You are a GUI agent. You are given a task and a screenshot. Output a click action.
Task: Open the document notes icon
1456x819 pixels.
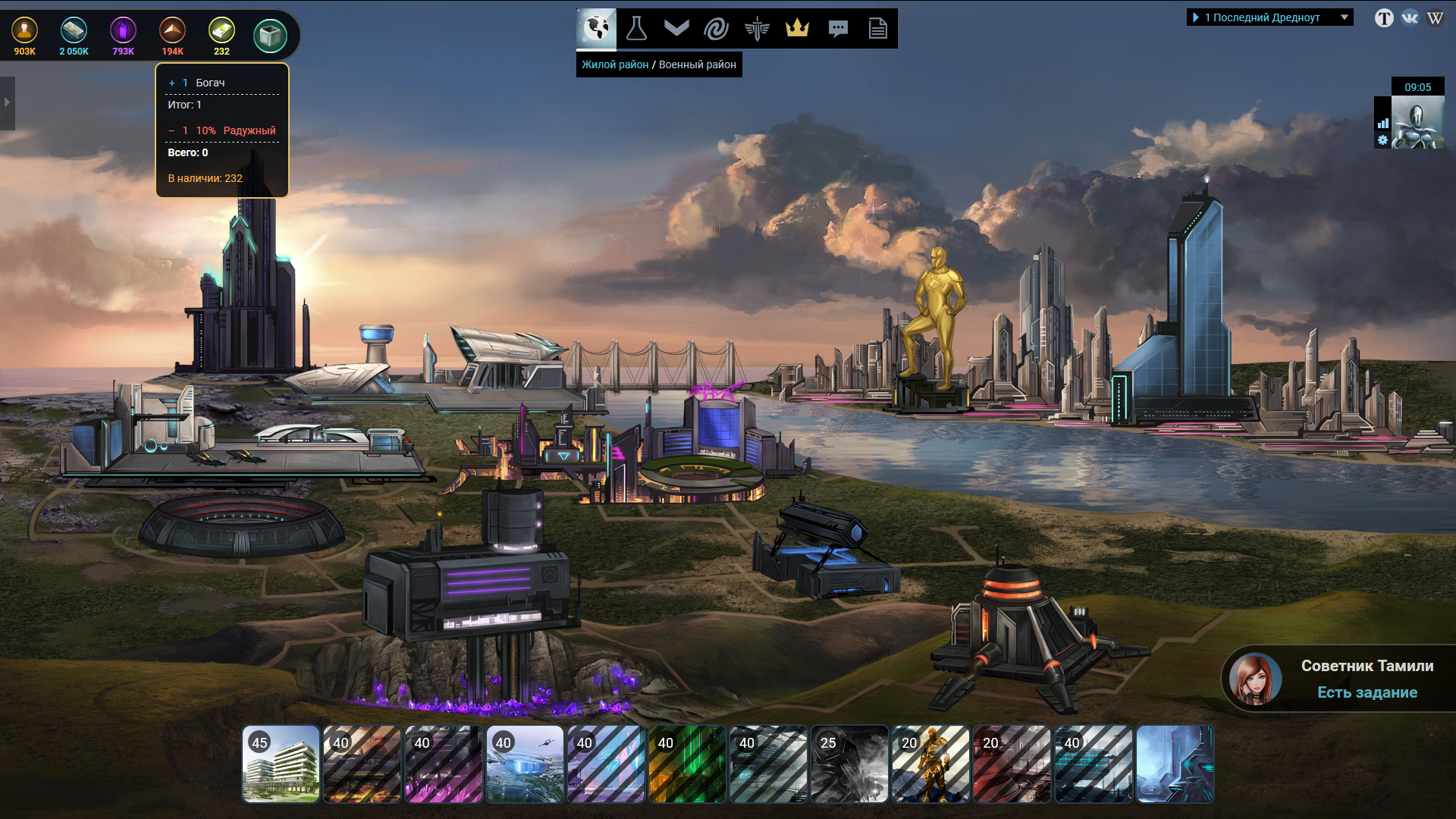pos(878,29)
